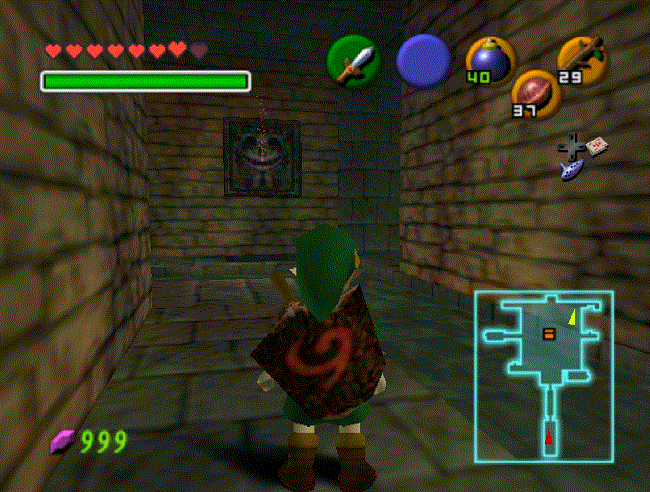Select the Kokiri Sword B-button icon
The height and width of the screenshot is (492, 650).
[353, 61]
